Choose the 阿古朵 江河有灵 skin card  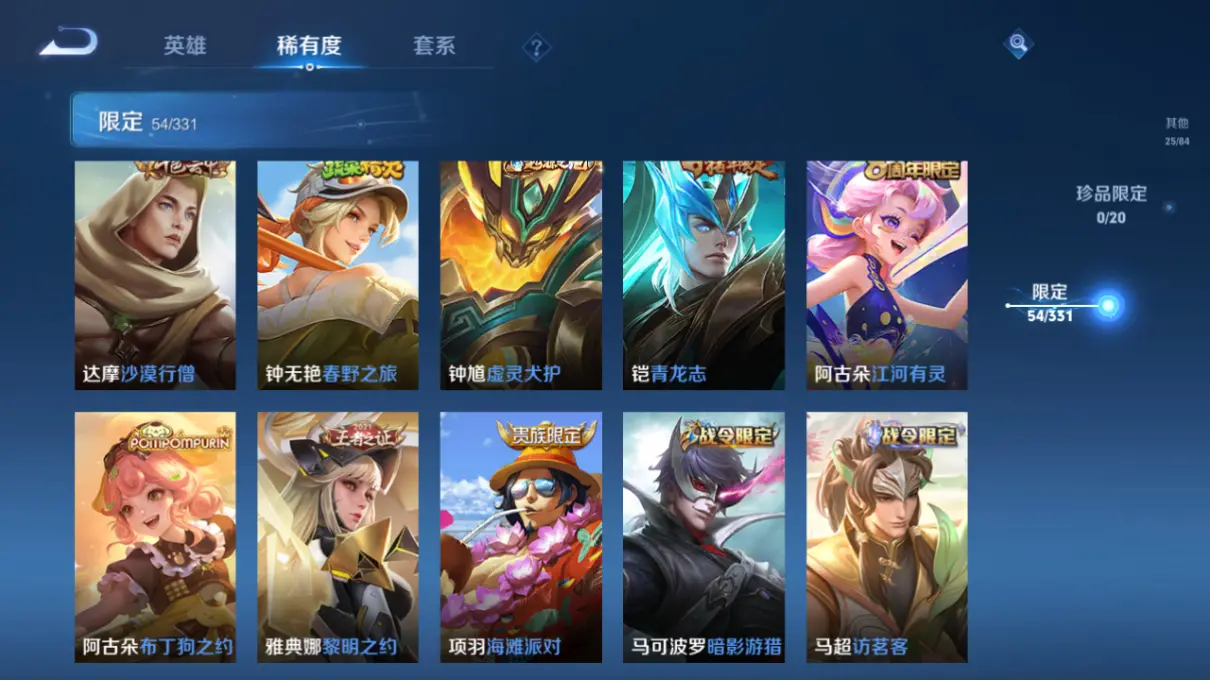pos(887,275)
